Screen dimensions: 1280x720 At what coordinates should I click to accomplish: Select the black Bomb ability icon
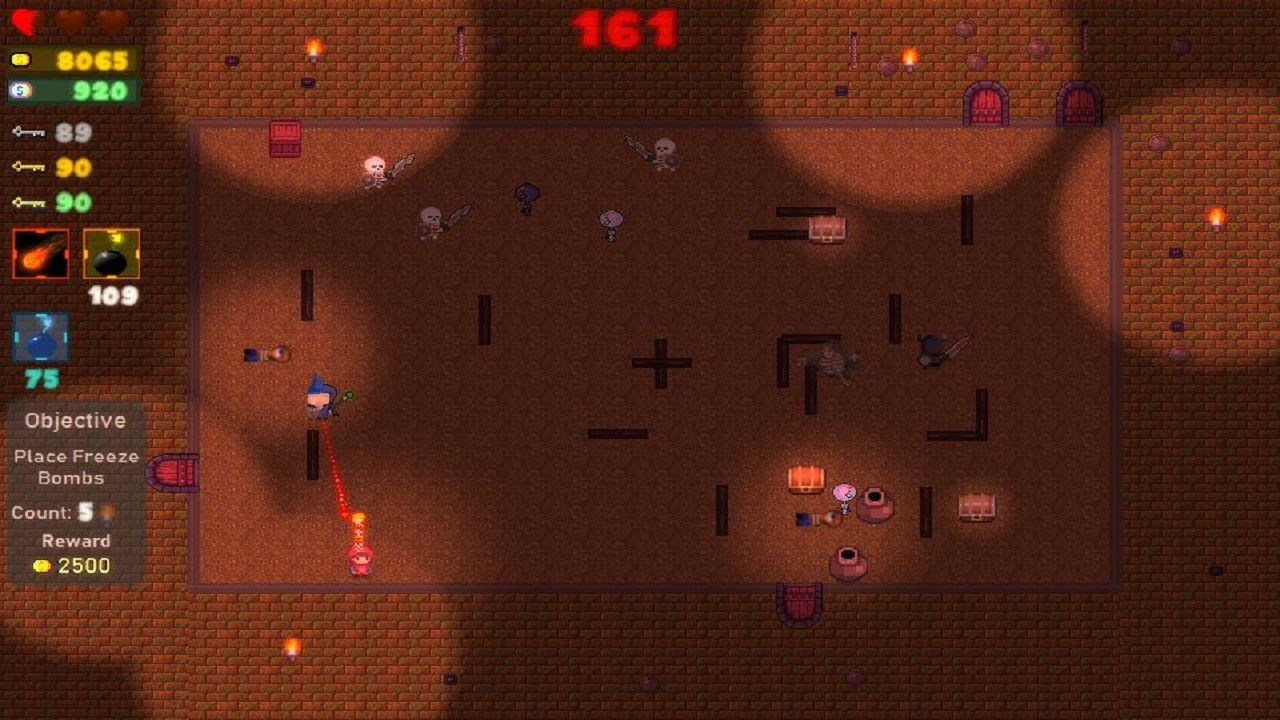(110, 252)
